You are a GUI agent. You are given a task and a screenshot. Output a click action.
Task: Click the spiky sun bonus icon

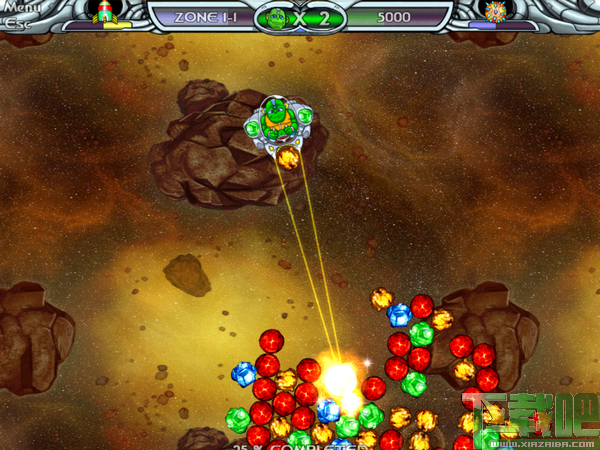pyautogui.click(x=494, y=11)
